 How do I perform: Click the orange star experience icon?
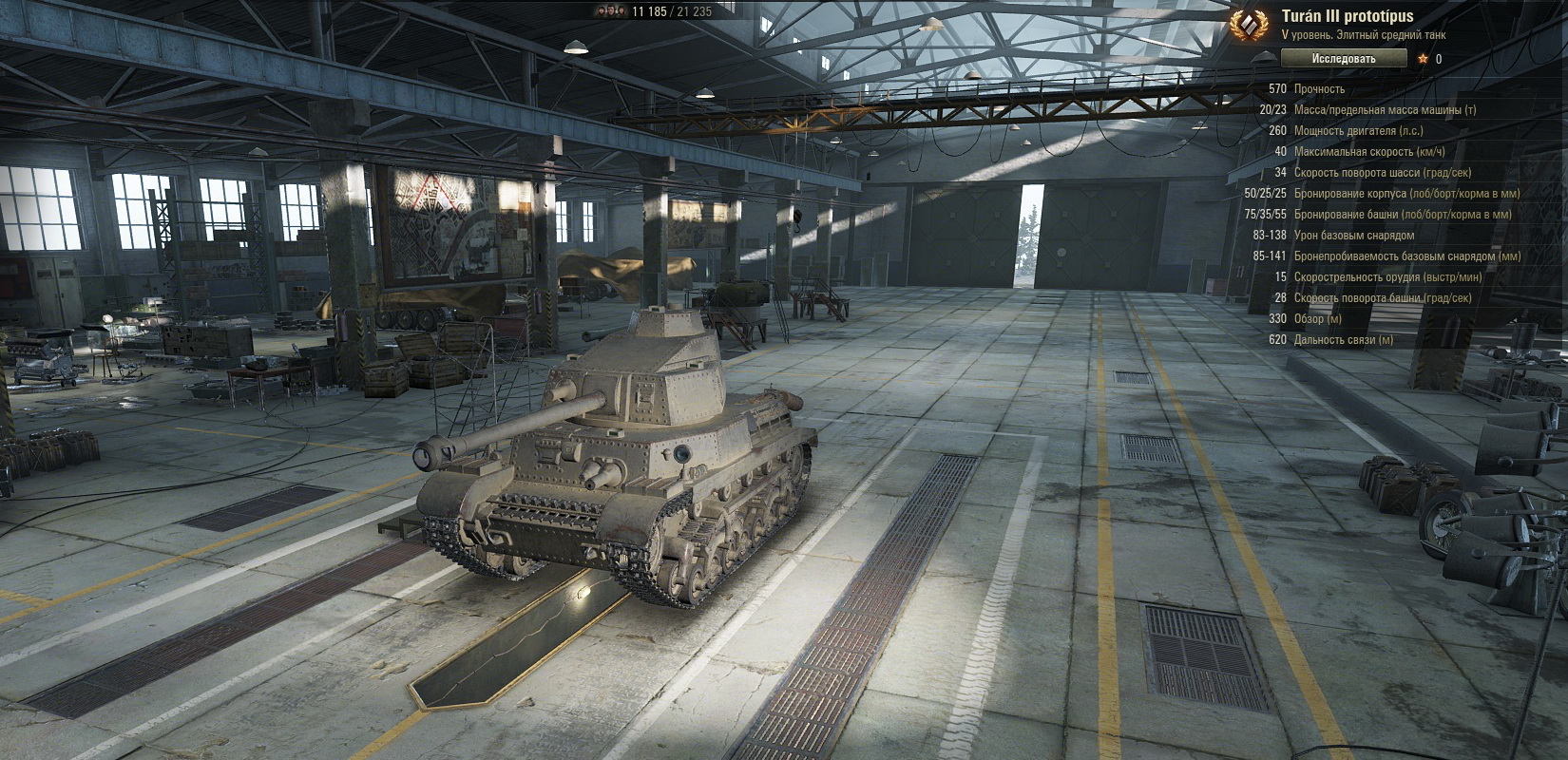tap(1423, 59)
